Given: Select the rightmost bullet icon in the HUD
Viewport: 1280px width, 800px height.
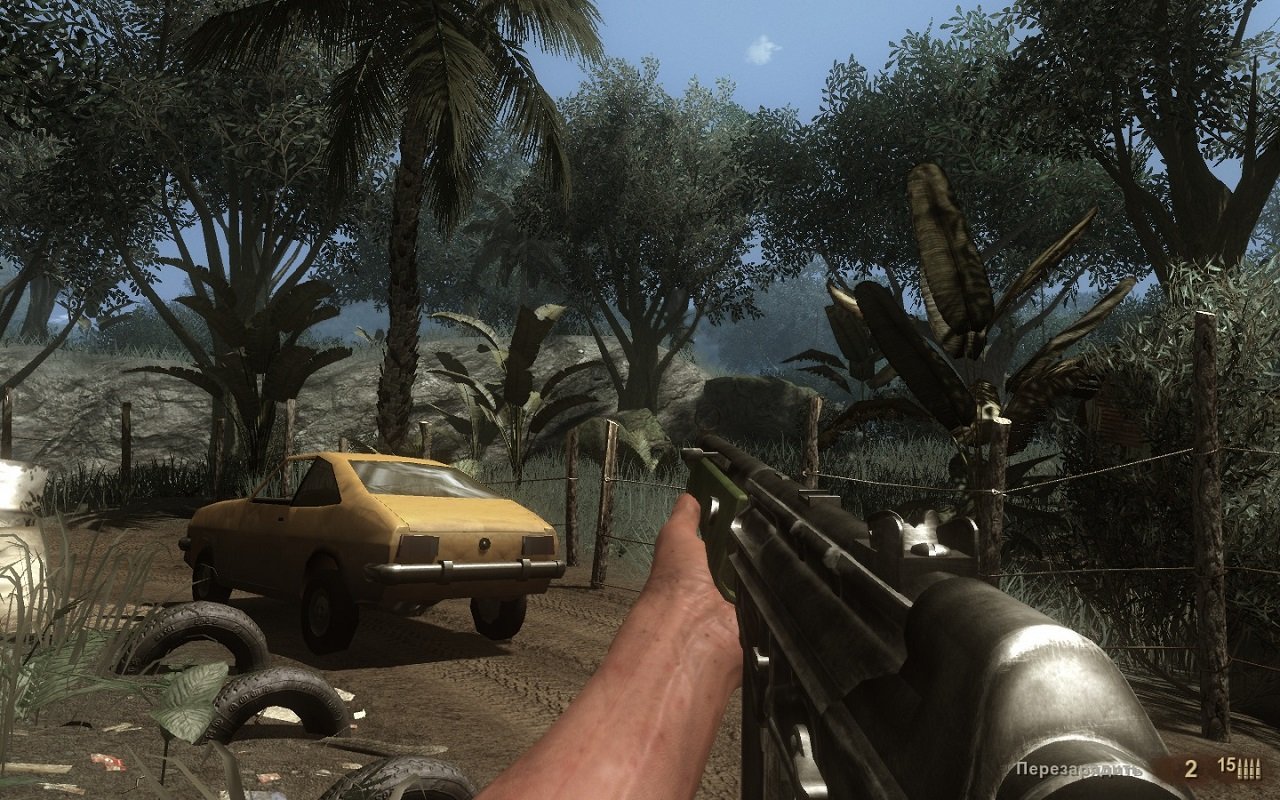Looking at the screenshot, I should 1256,770.
